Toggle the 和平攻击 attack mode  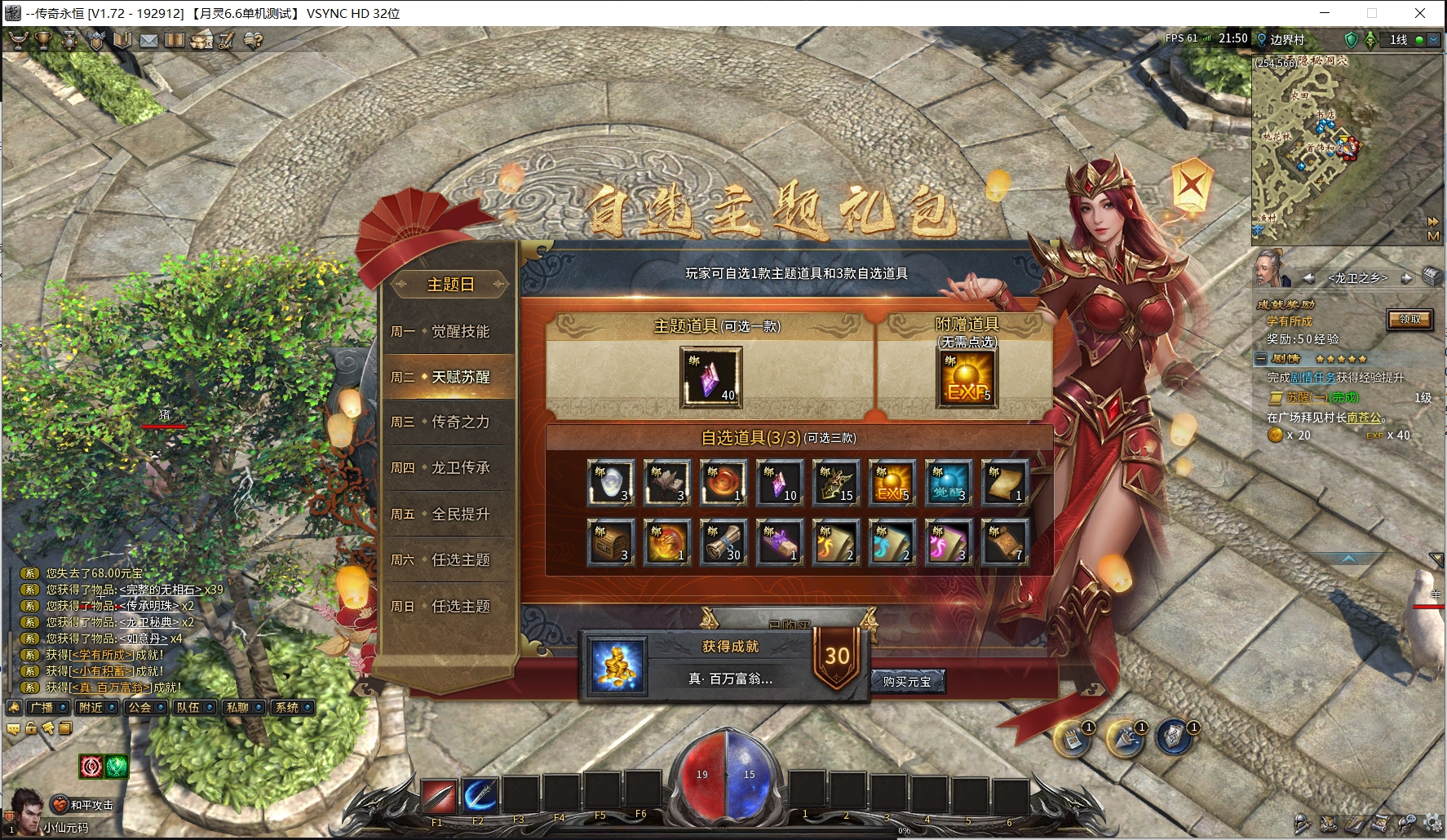click(x=84, y=805)
